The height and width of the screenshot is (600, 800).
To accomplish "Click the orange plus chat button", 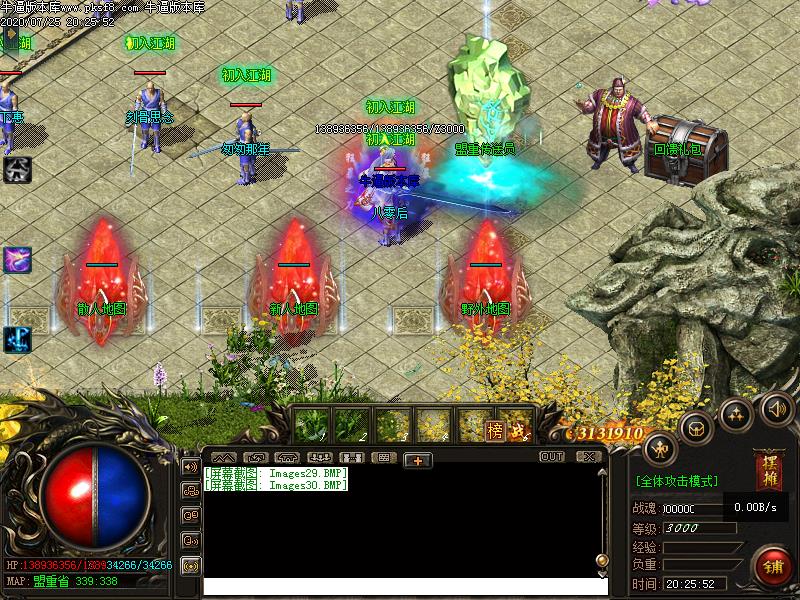I will [x=417, y=460].
